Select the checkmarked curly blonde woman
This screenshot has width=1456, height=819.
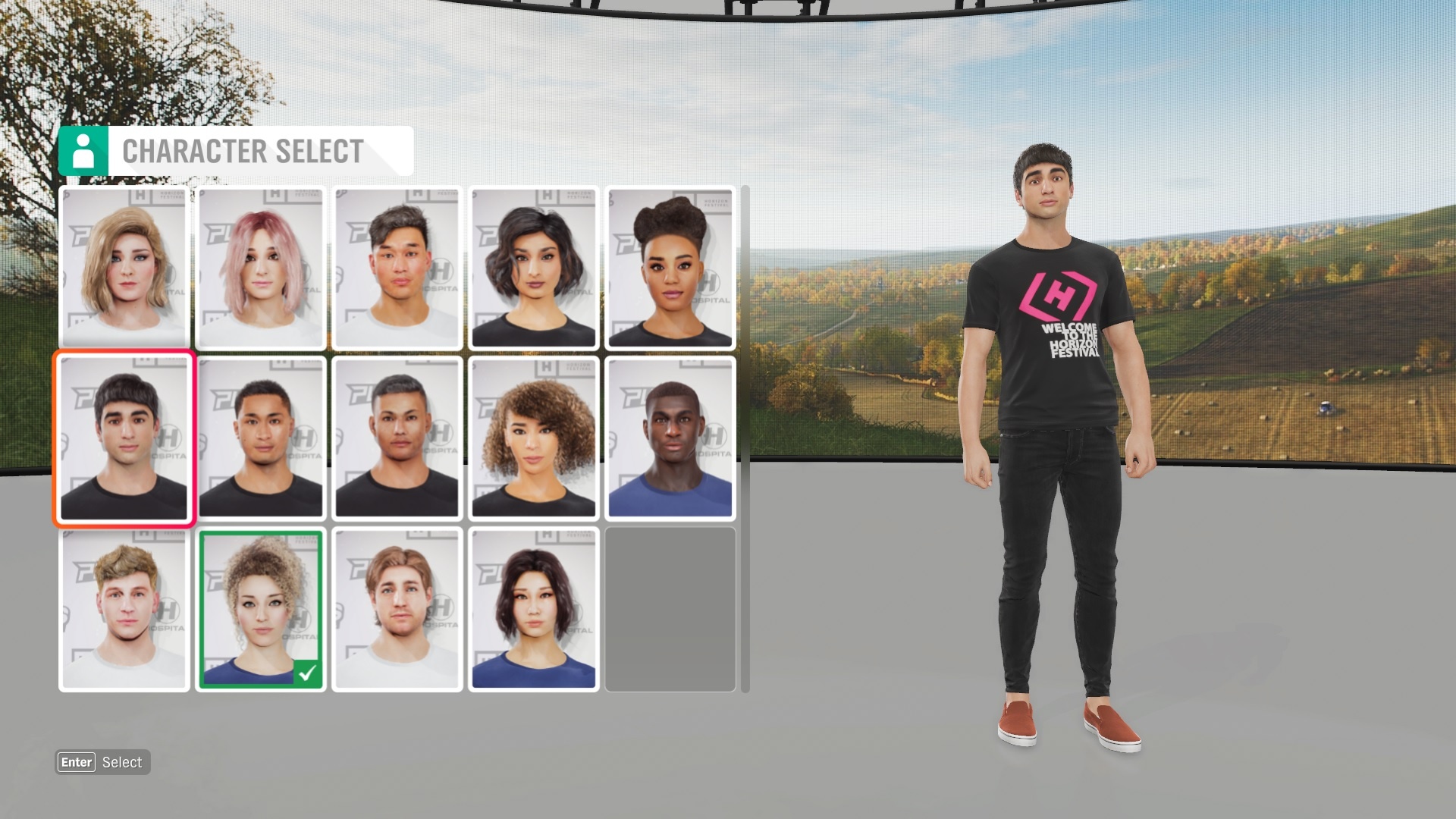pos(261,610)
